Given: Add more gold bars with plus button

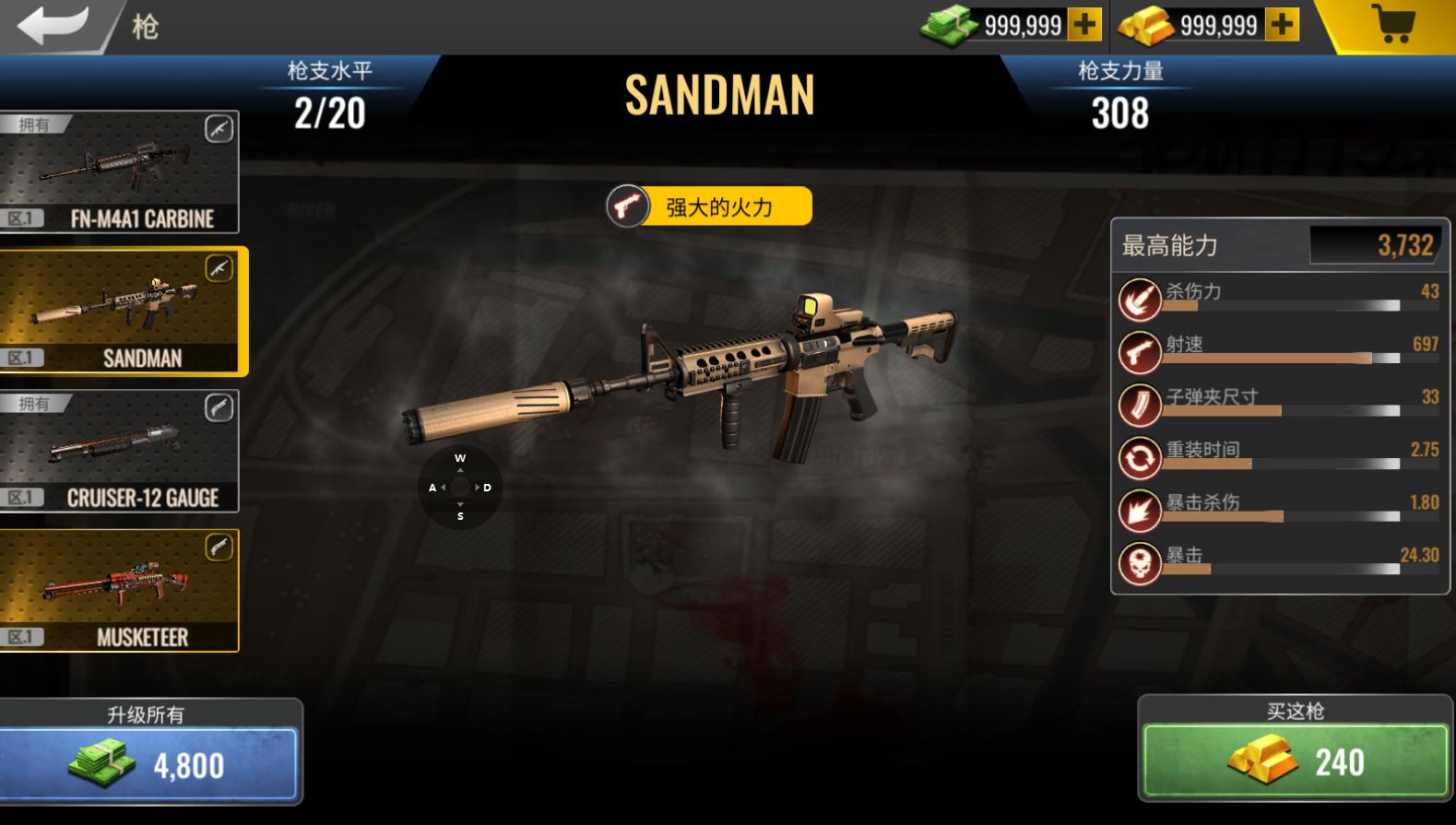Looking at the screenshot, I should coord(1282,25).
